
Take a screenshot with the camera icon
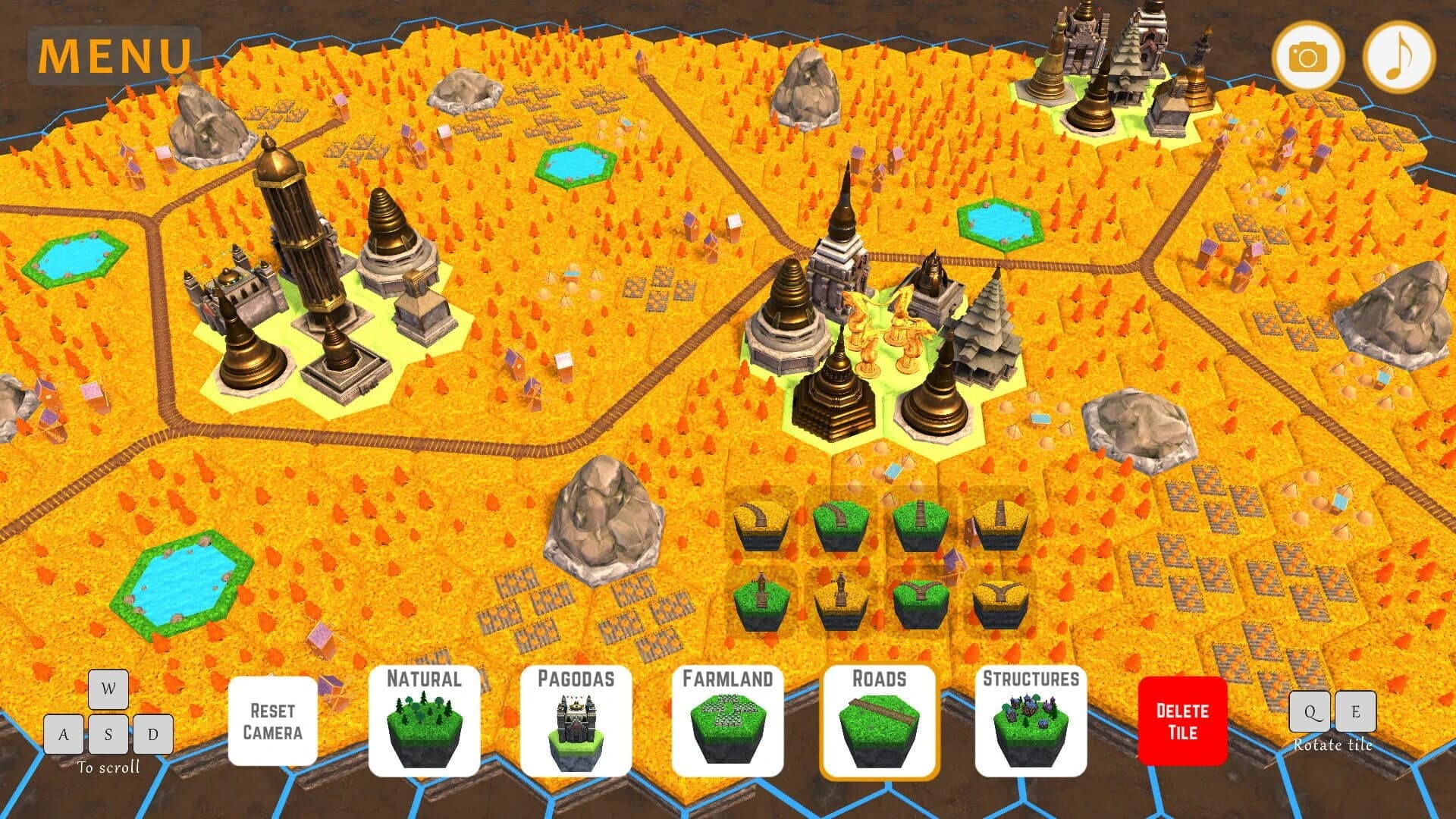[x=1309, y=55]
